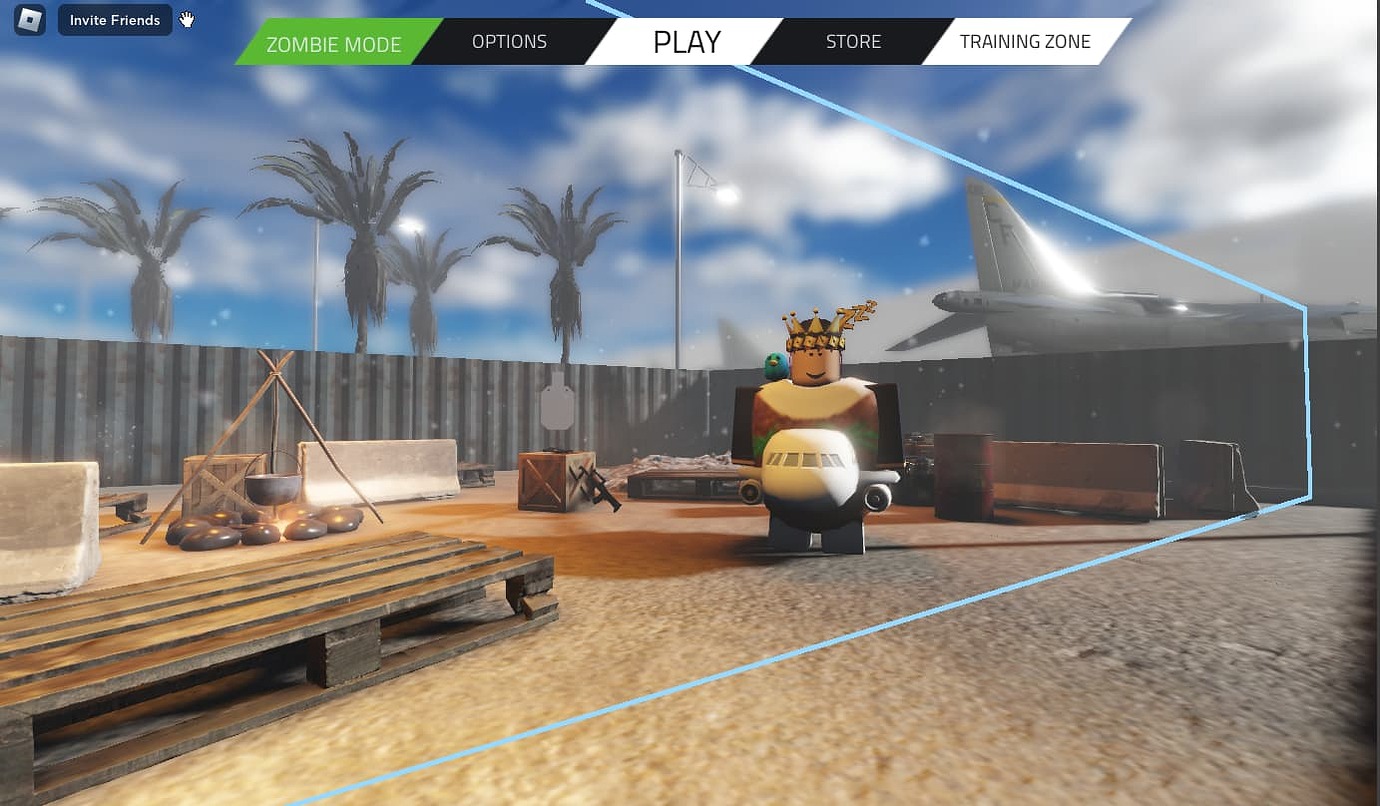This screenshot has width=1380, height=806.
Task: Open the OPTIONS tab
Action: click(509, 41)
